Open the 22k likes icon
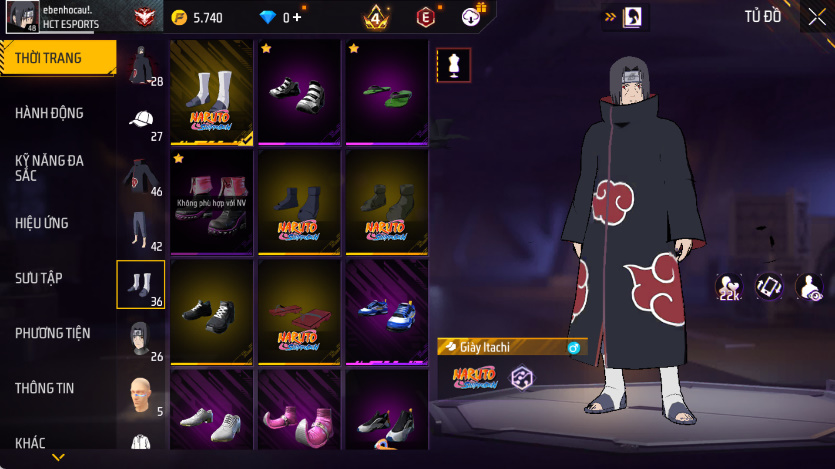The height and width of the screenshot is (469, 835). [729, 288]
